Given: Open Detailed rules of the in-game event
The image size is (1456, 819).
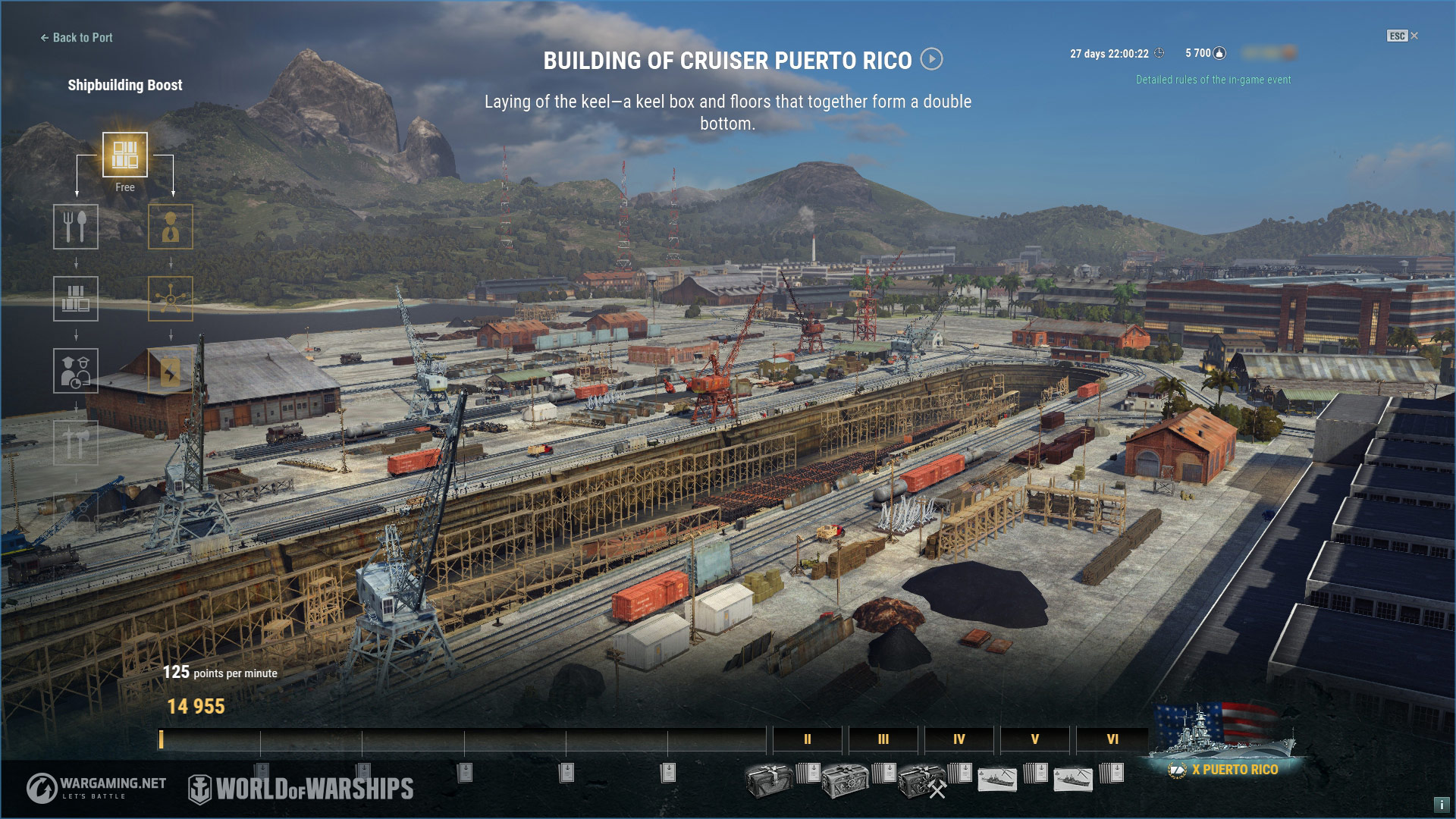Looking at the screenshot, I should point(1213,79).
